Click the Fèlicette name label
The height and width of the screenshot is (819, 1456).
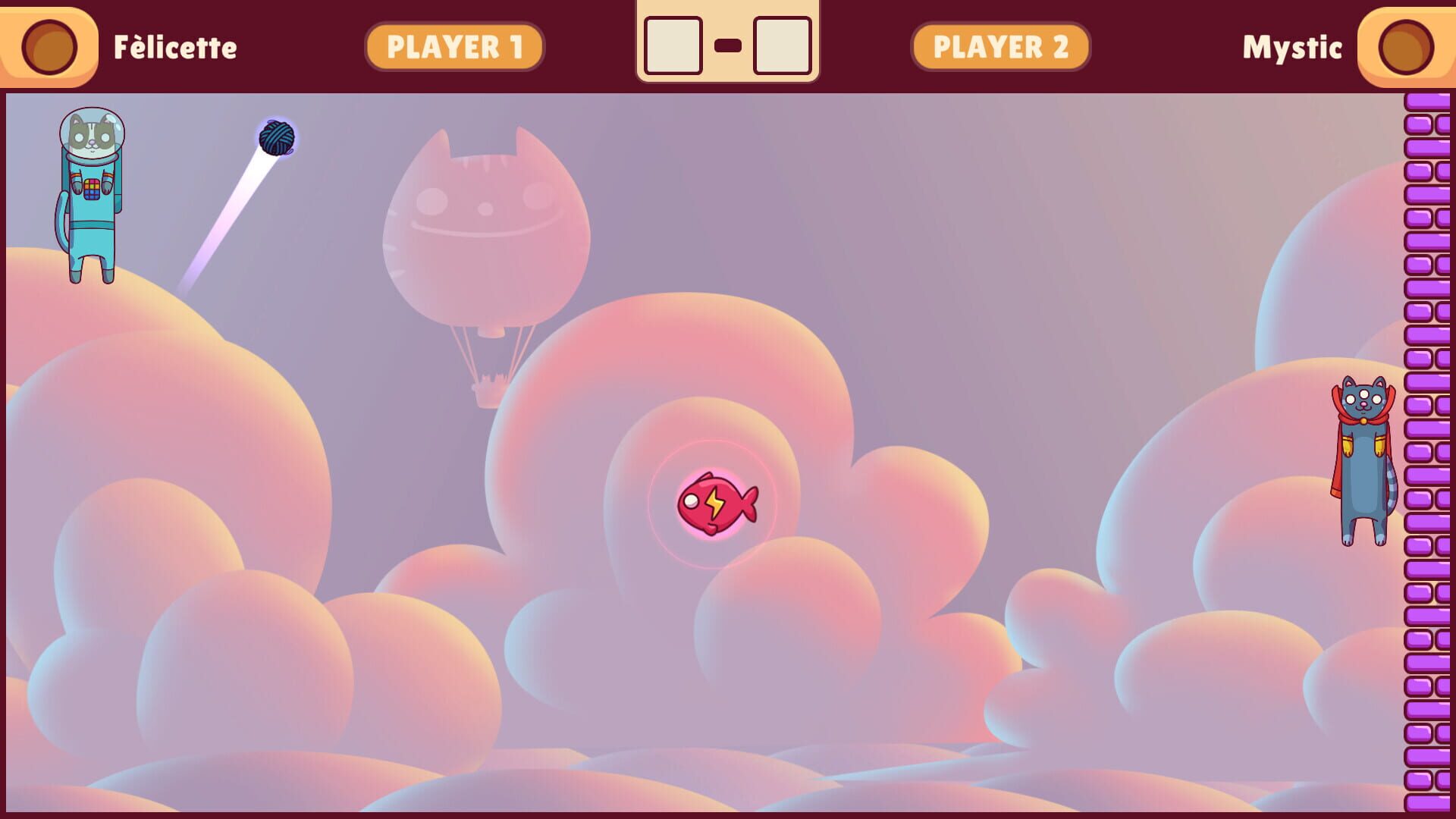coord(175,48)
